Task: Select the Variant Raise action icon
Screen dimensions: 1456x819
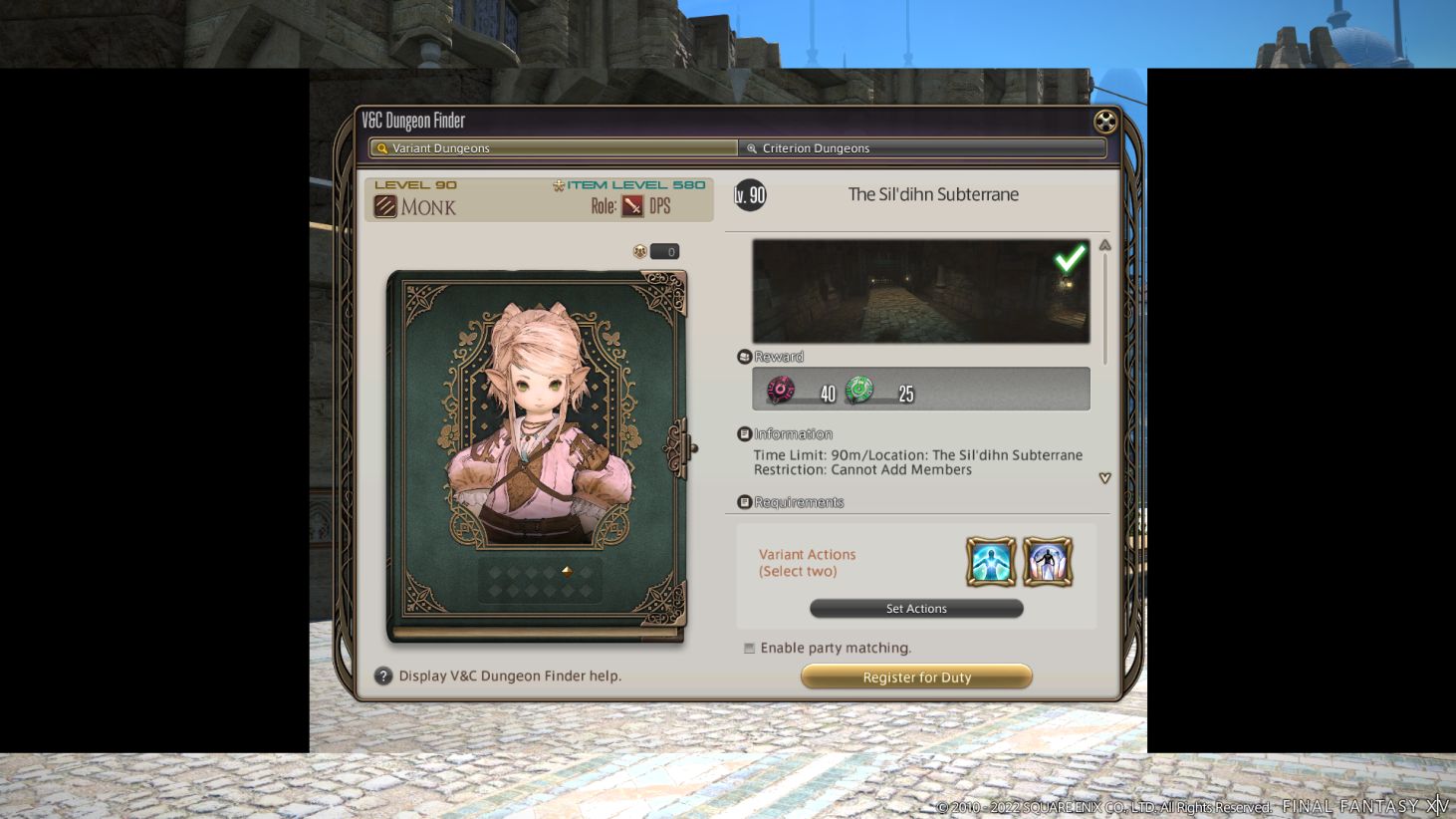Action: point(1047,561)
